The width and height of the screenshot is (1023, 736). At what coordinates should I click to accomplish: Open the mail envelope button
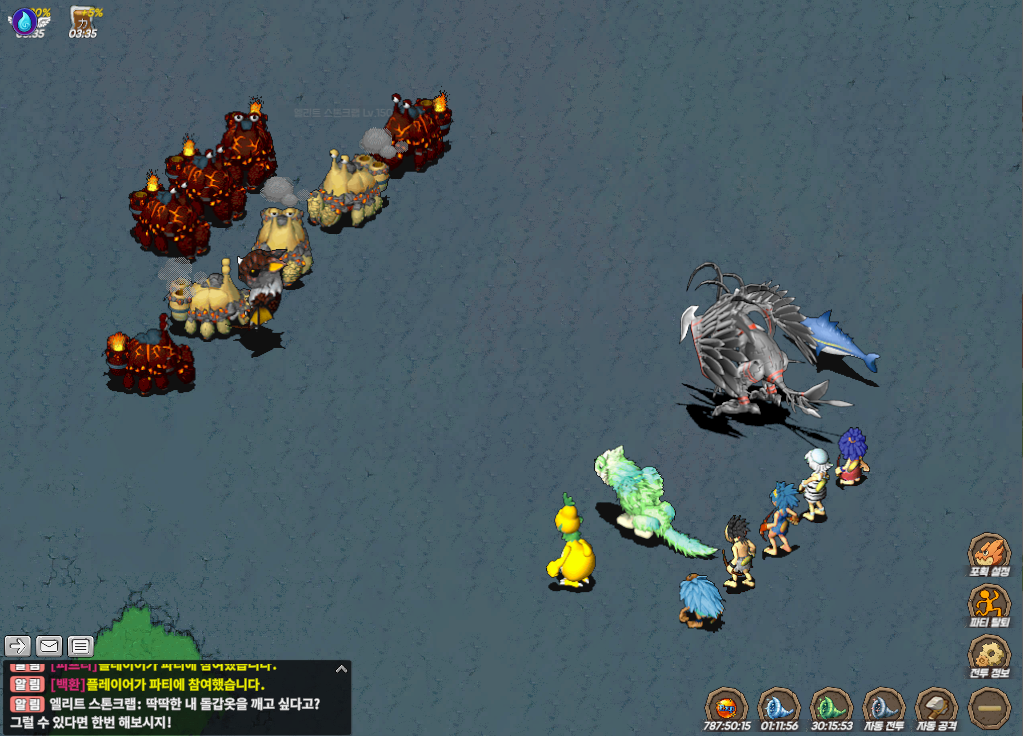coord(49,645)
